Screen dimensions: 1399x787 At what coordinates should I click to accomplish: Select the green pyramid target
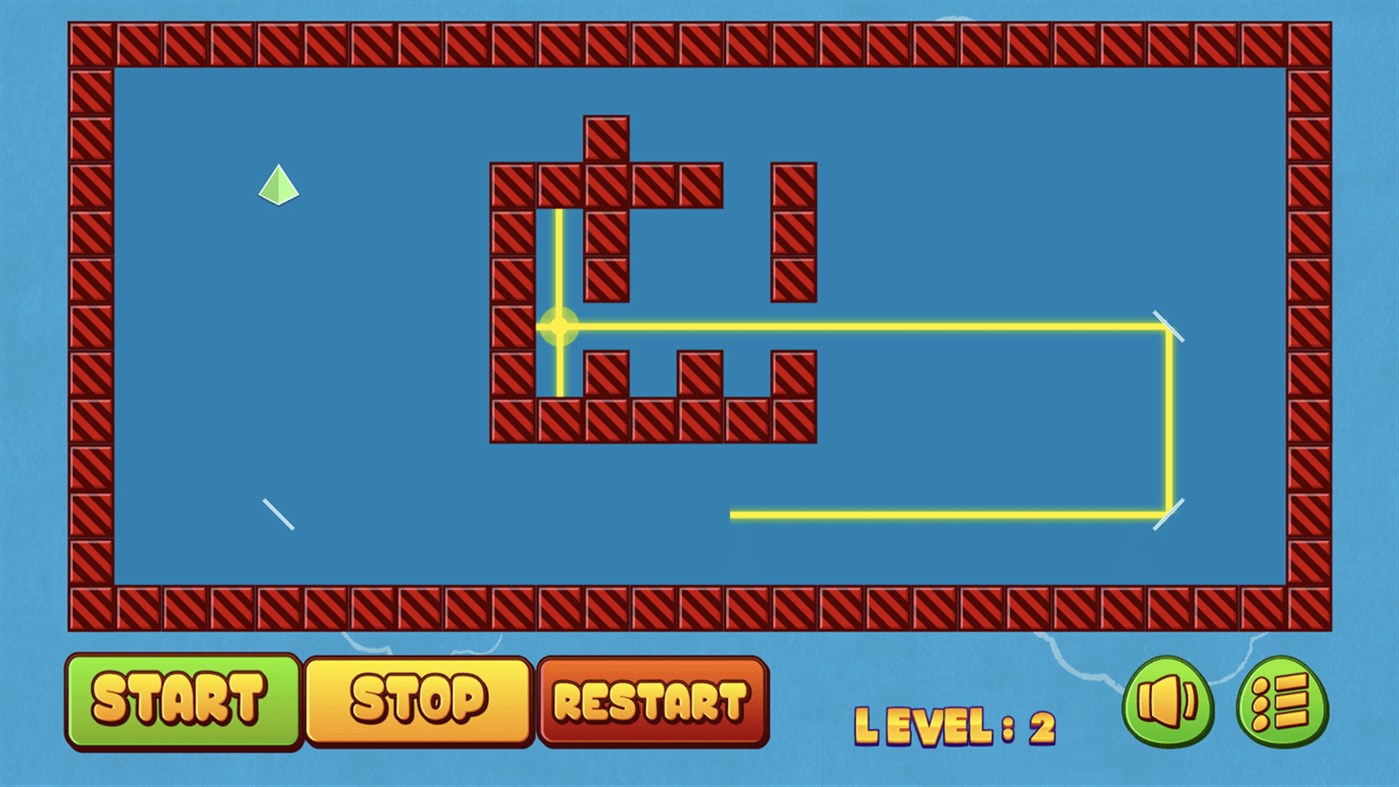click(277, 185)
